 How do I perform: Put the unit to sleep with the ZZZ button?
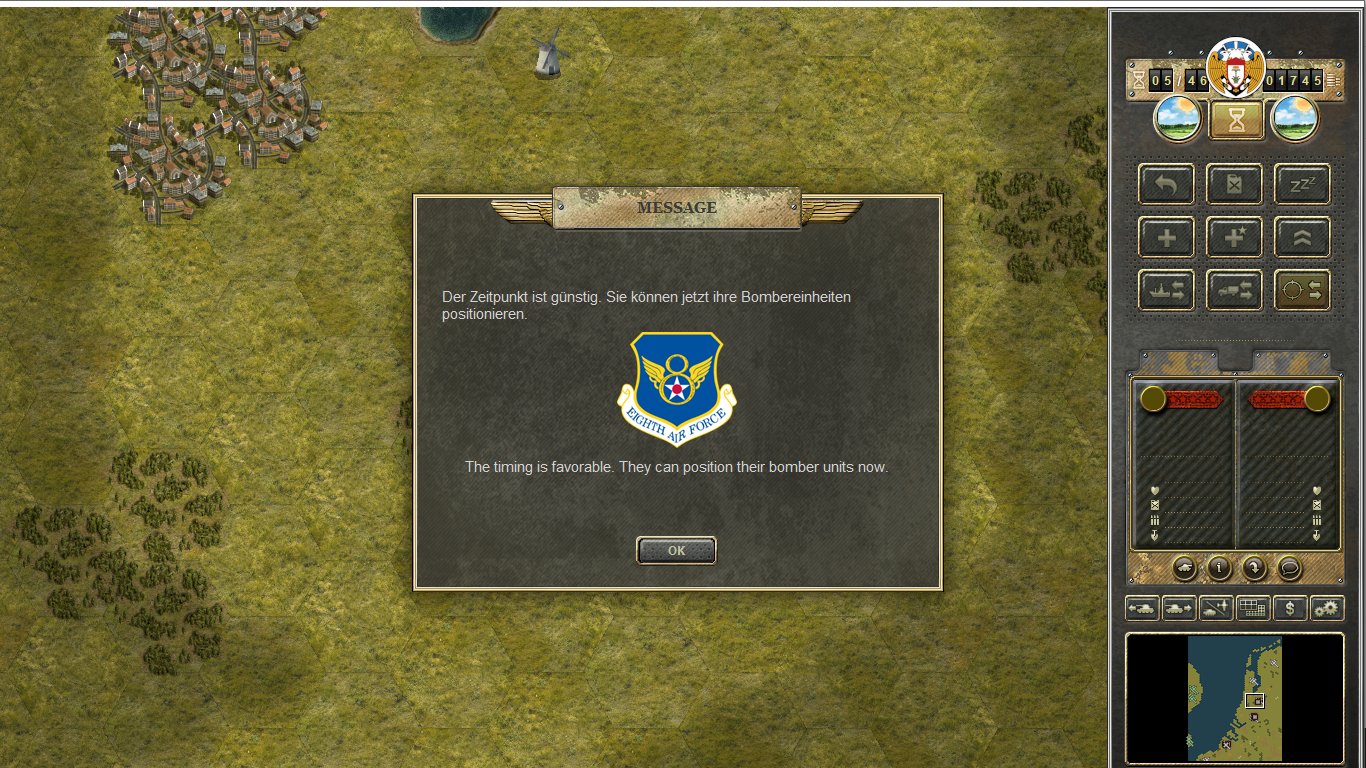pos(1302,184)
